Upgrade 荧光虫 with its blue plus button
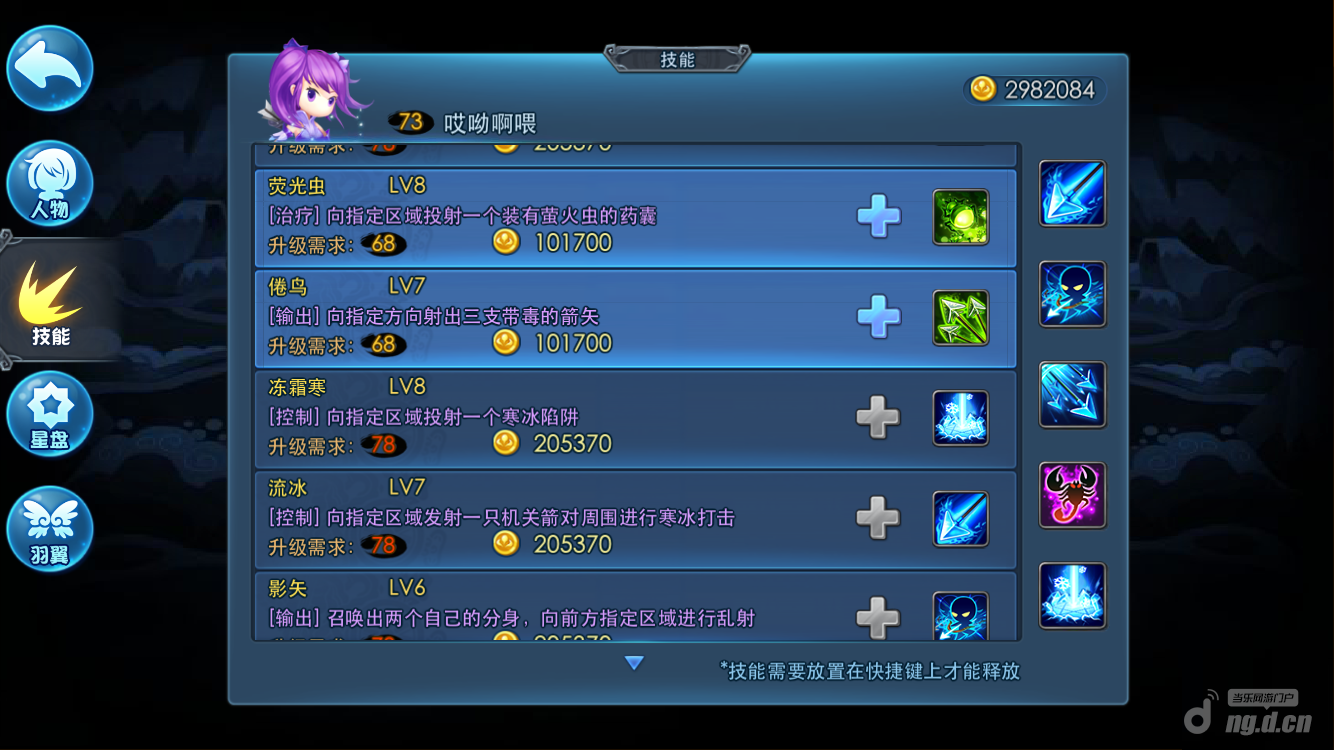This screenshot has width=1334, height=750. pos(878,217)
